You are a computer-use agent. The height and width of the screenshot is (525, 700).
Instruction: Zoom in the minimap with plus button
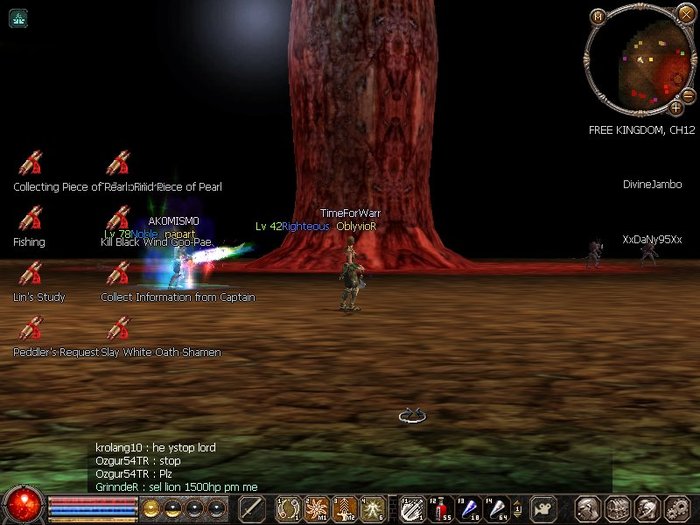[676, 107]
